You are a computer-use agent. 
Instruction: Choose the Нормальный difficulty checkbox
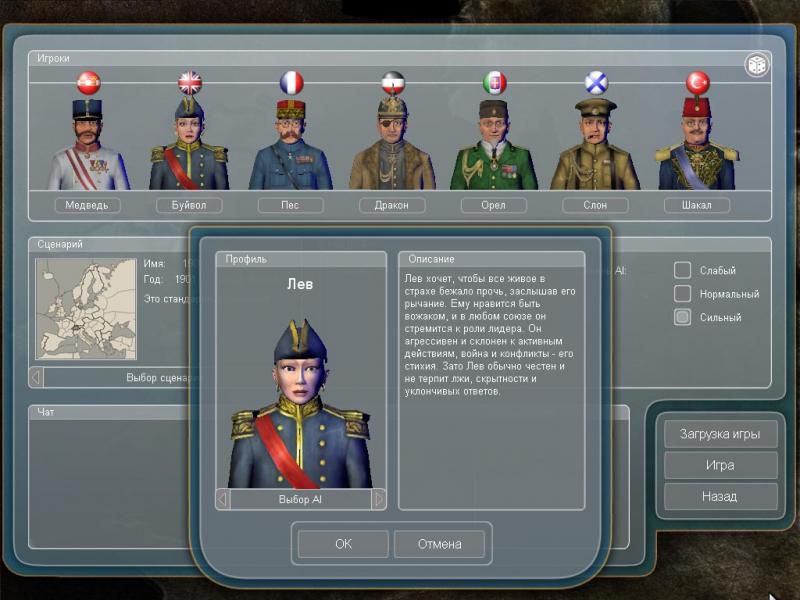coord(682,294)
